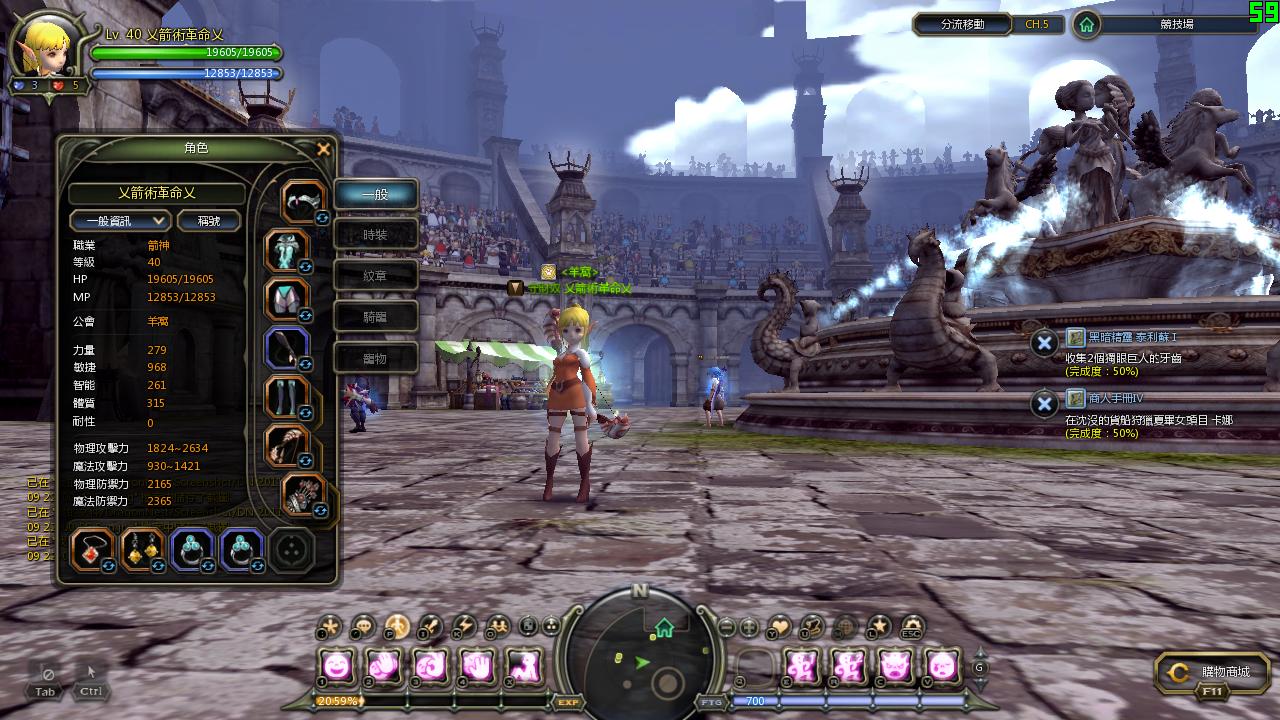This screenshot has width=1280, height=720.
Task: Open the 騎寵 mount tab
Action: [375, 317]
